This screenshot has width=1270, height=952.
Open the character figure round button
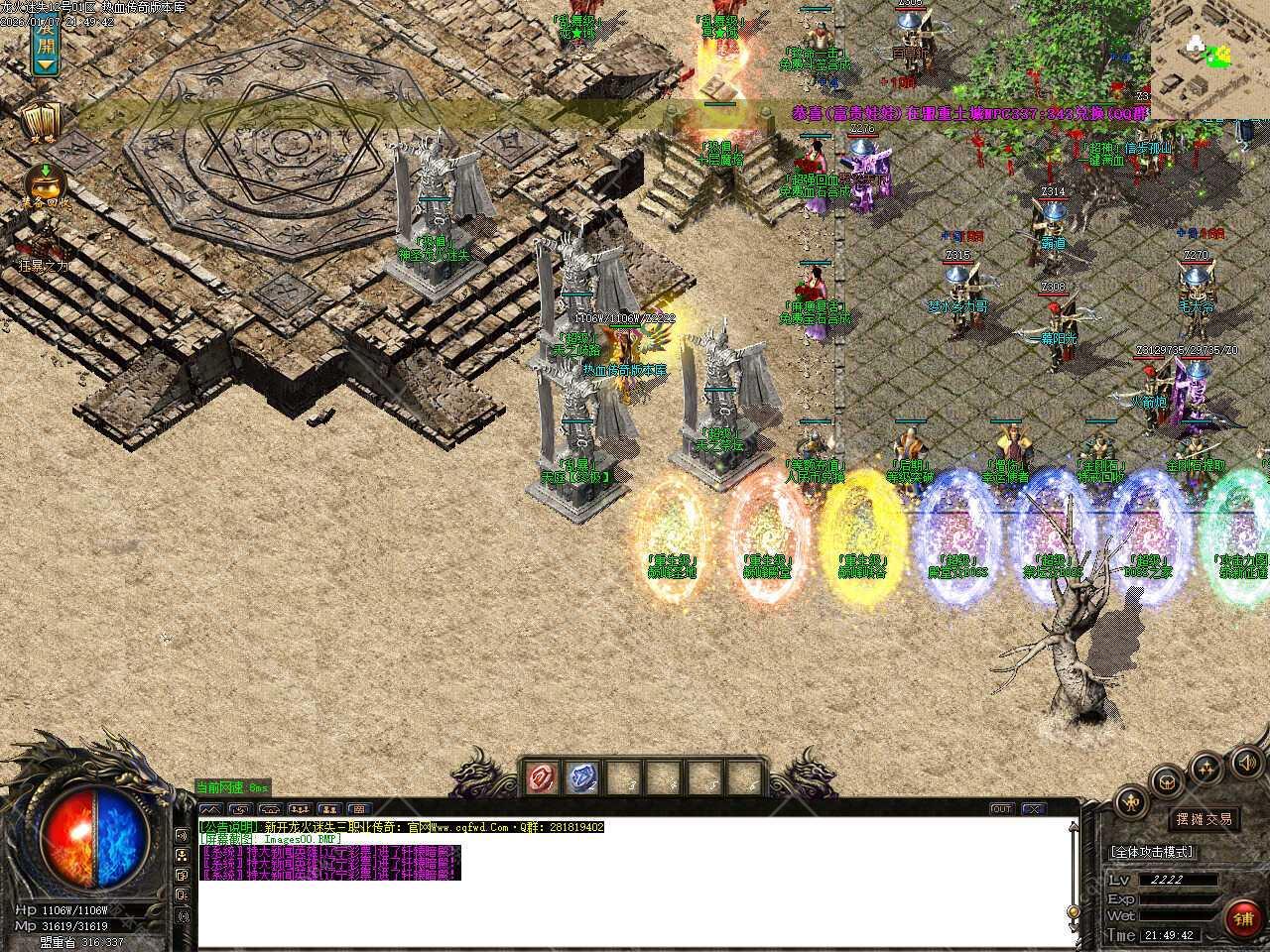coord(1130,801)
